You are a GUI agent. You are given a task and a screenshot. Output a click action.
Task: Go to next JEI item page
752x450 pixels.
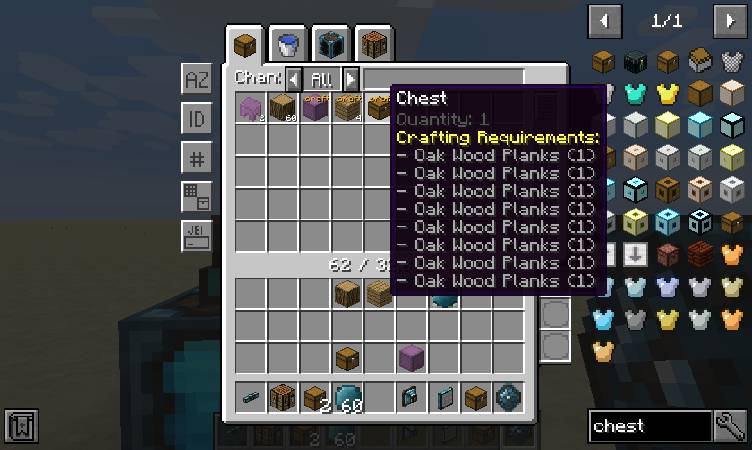tap(729, 20)
